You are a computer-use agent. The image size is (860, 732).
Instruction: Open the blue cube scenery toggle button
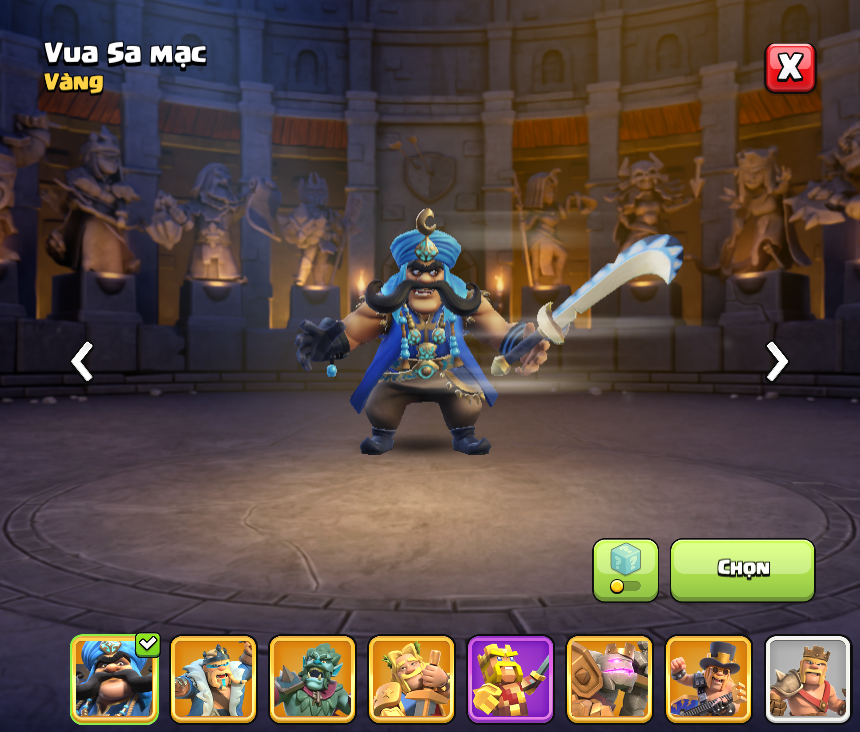[x=625, y=570]
